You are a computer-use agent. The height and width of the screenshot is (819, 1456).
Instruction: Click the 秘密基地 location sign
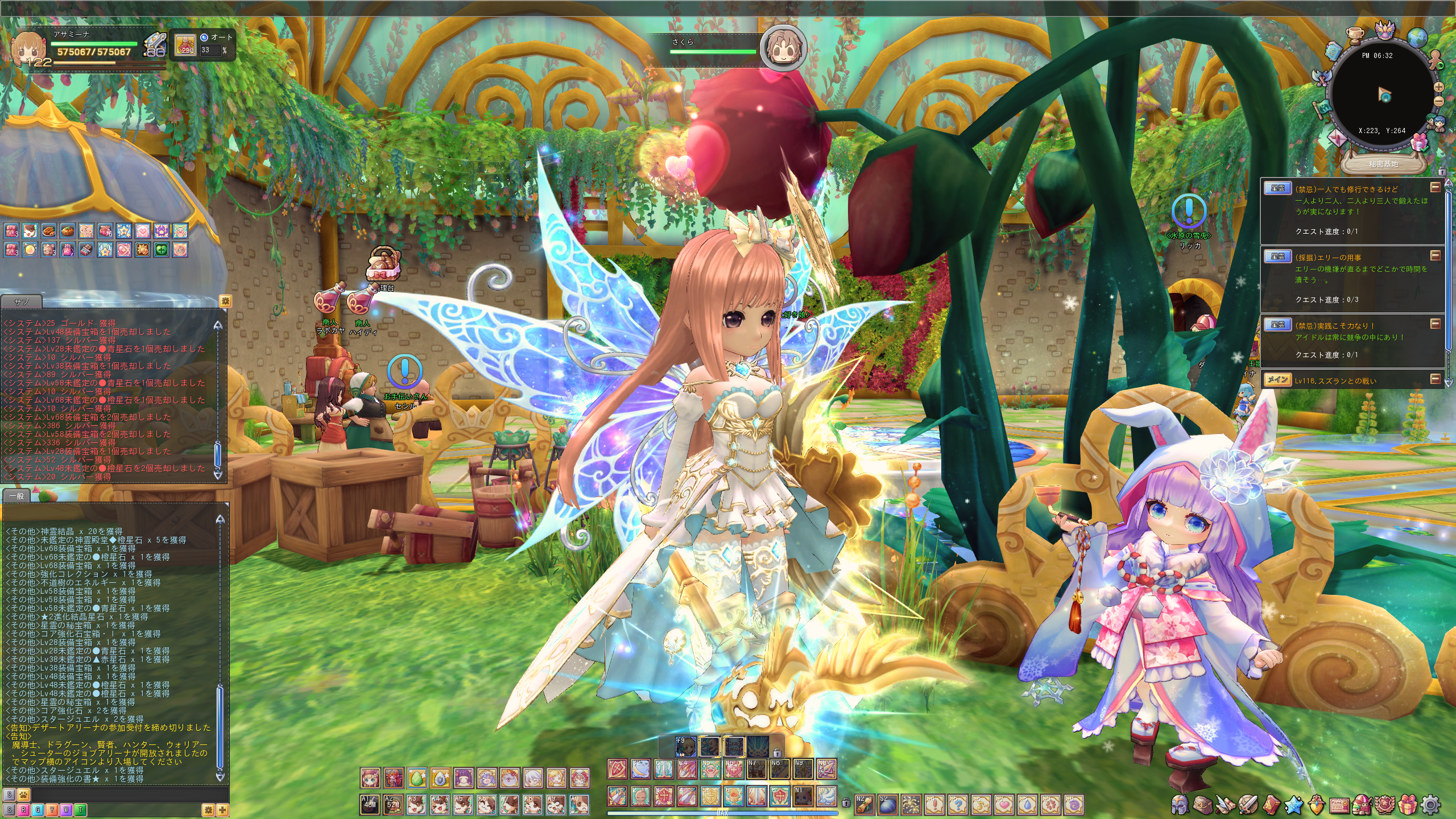1383,164
